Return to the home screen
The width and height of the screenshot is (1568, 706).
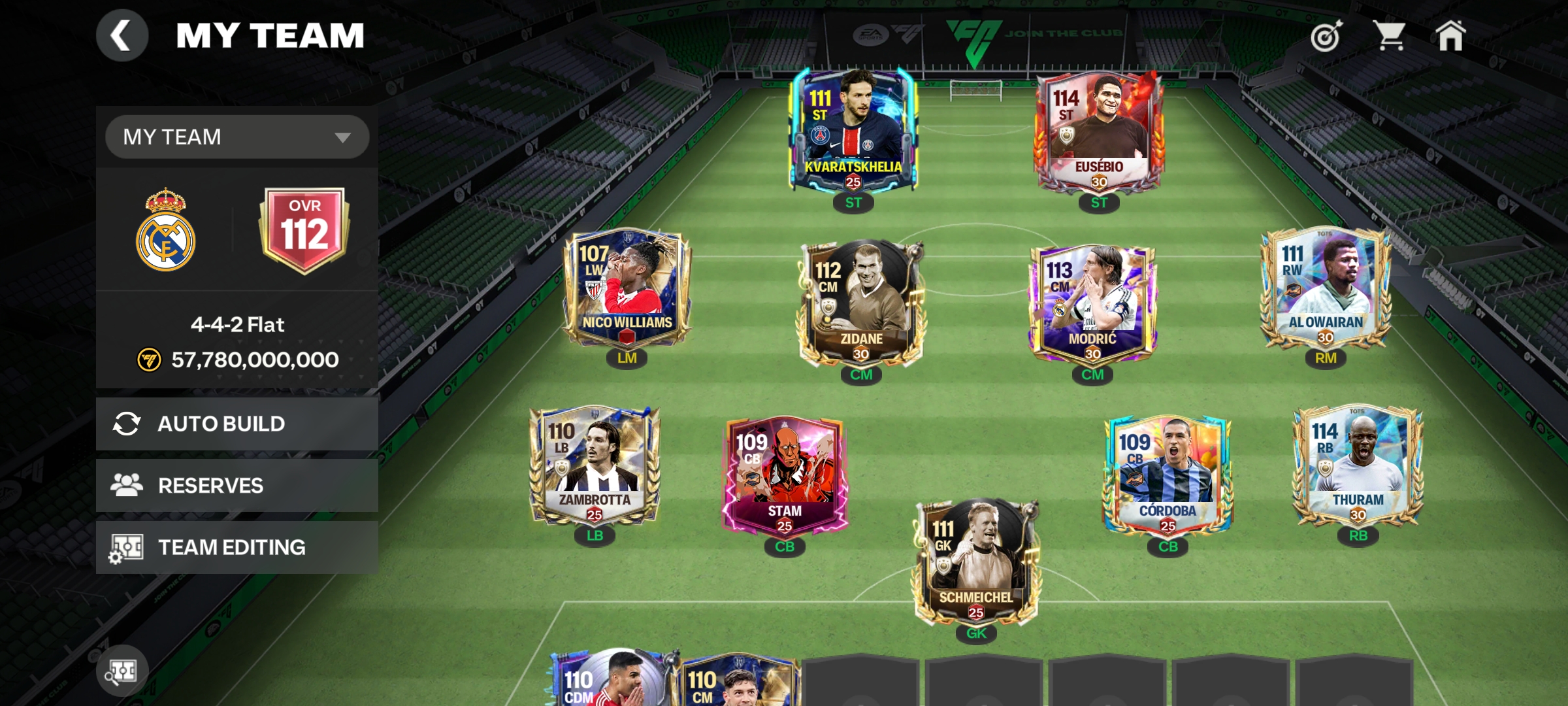1450,36
